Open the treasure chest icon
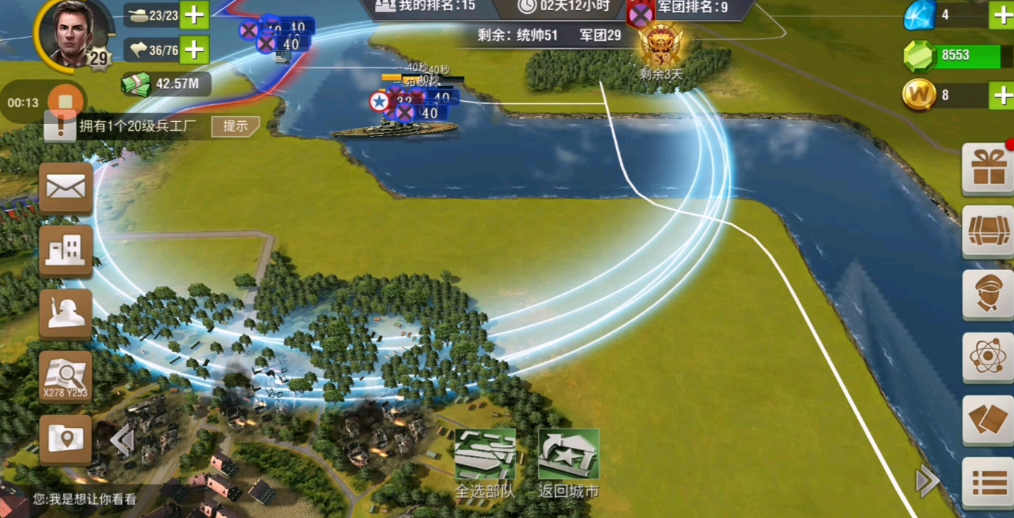Viewport: 1014px width, 518px height. pyautogui.click(x=988, y=232)
